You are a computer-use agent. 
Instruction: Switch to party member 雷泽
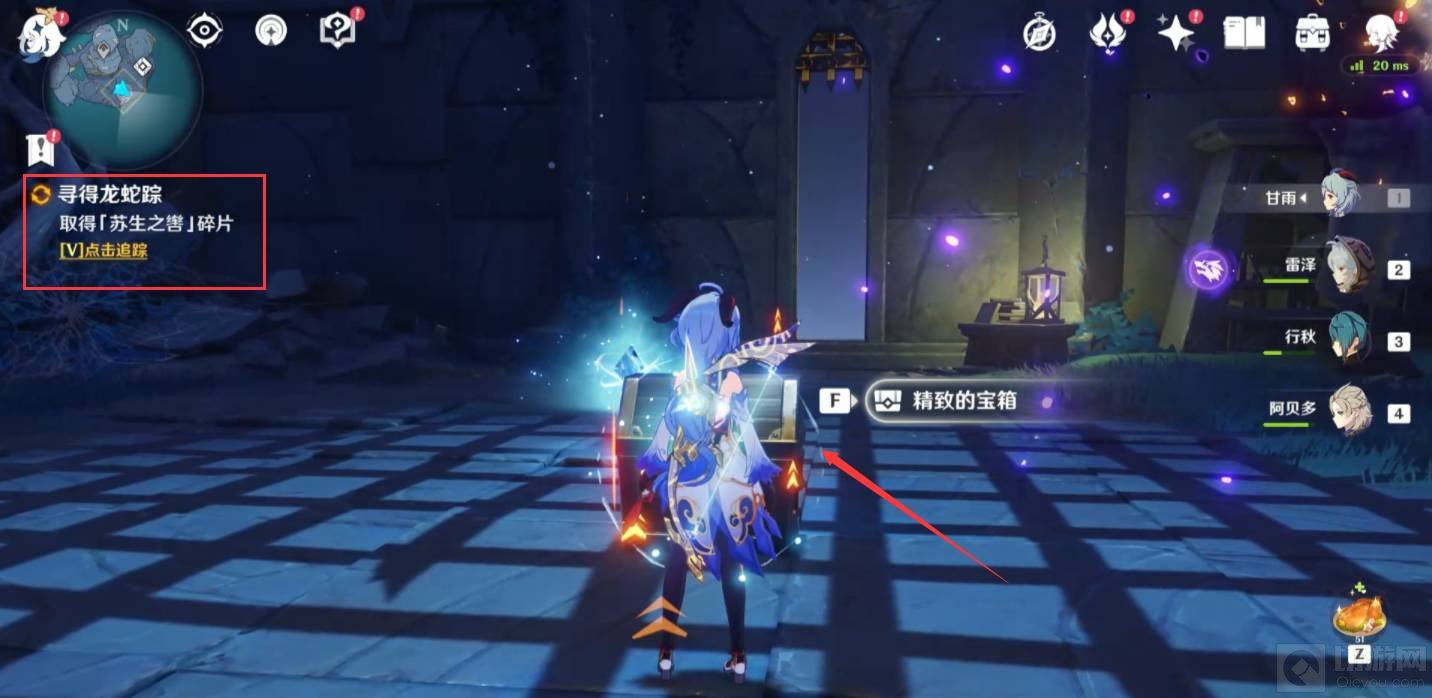point(1349,267)
